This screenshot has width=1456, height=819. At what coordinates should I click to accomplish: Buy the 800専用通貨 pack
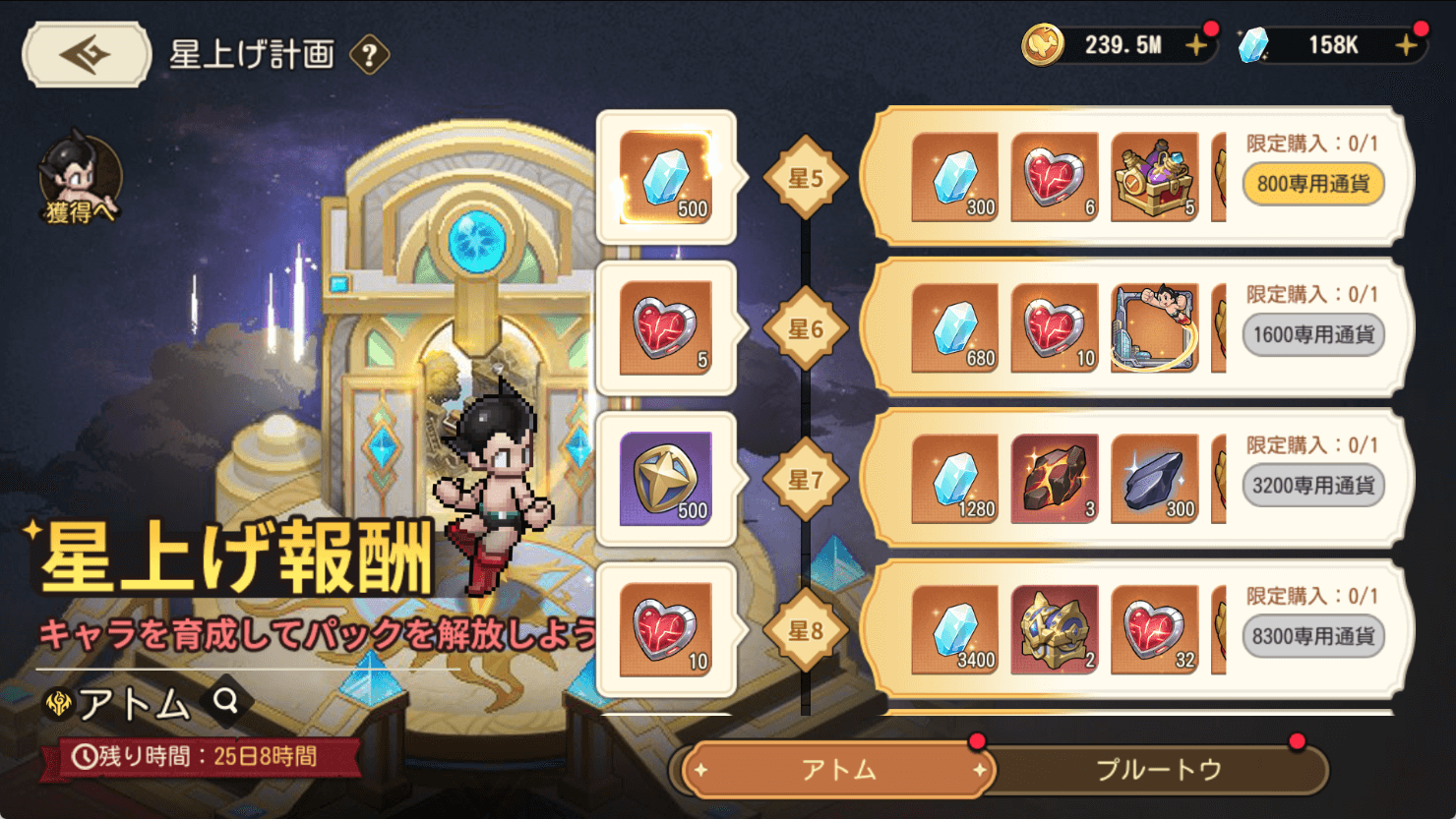(x=1312, y=184)
